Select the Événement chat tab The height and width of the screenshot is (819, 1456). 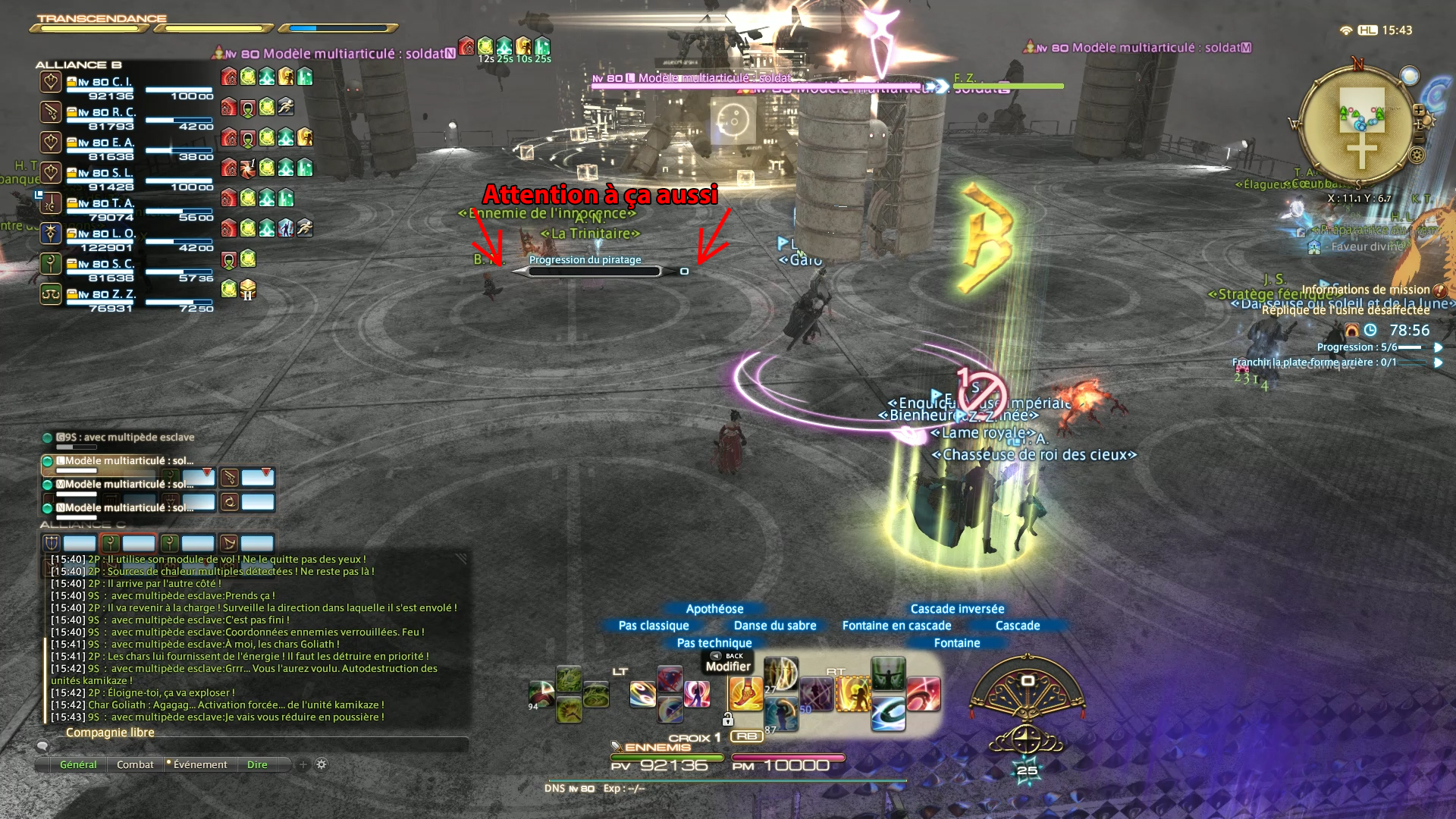pos(199,764)
